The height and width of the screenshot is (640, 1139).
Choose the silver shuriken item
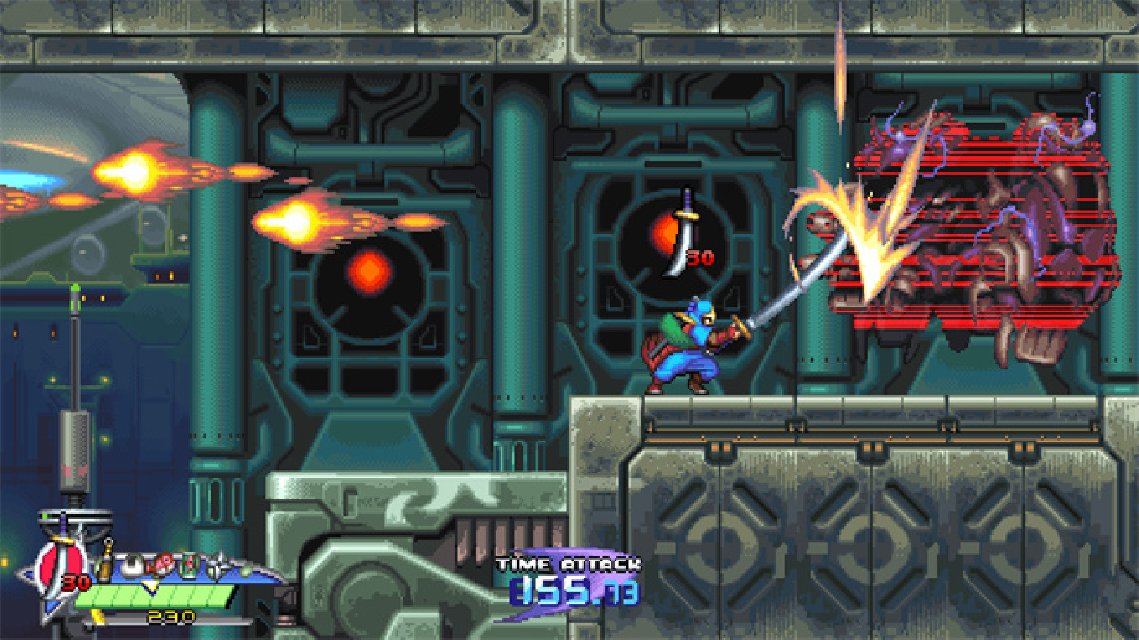point(217,567)
